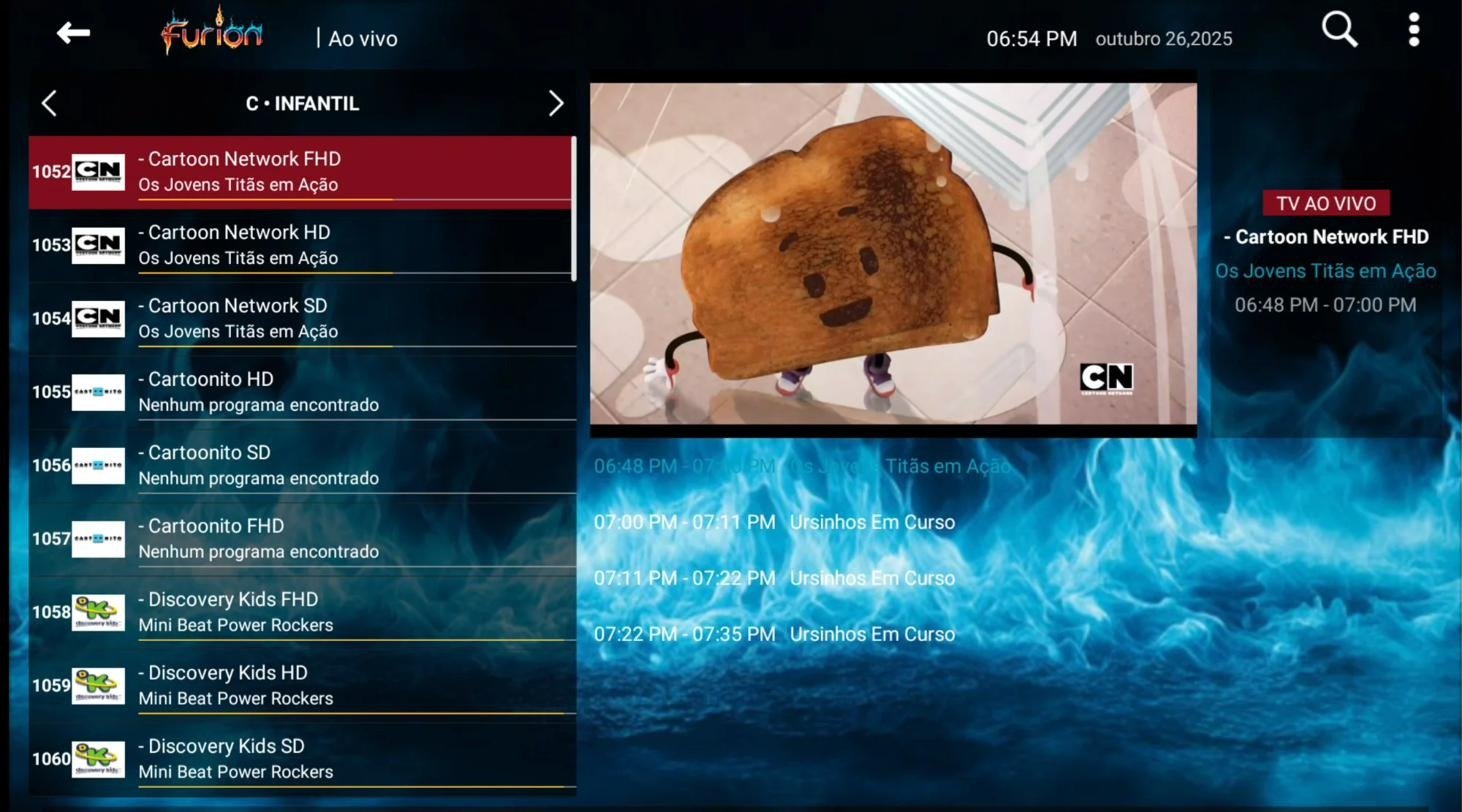Tune to Discovery Kids SD
The image size is (1462, 812).
(x=301, y=759)
